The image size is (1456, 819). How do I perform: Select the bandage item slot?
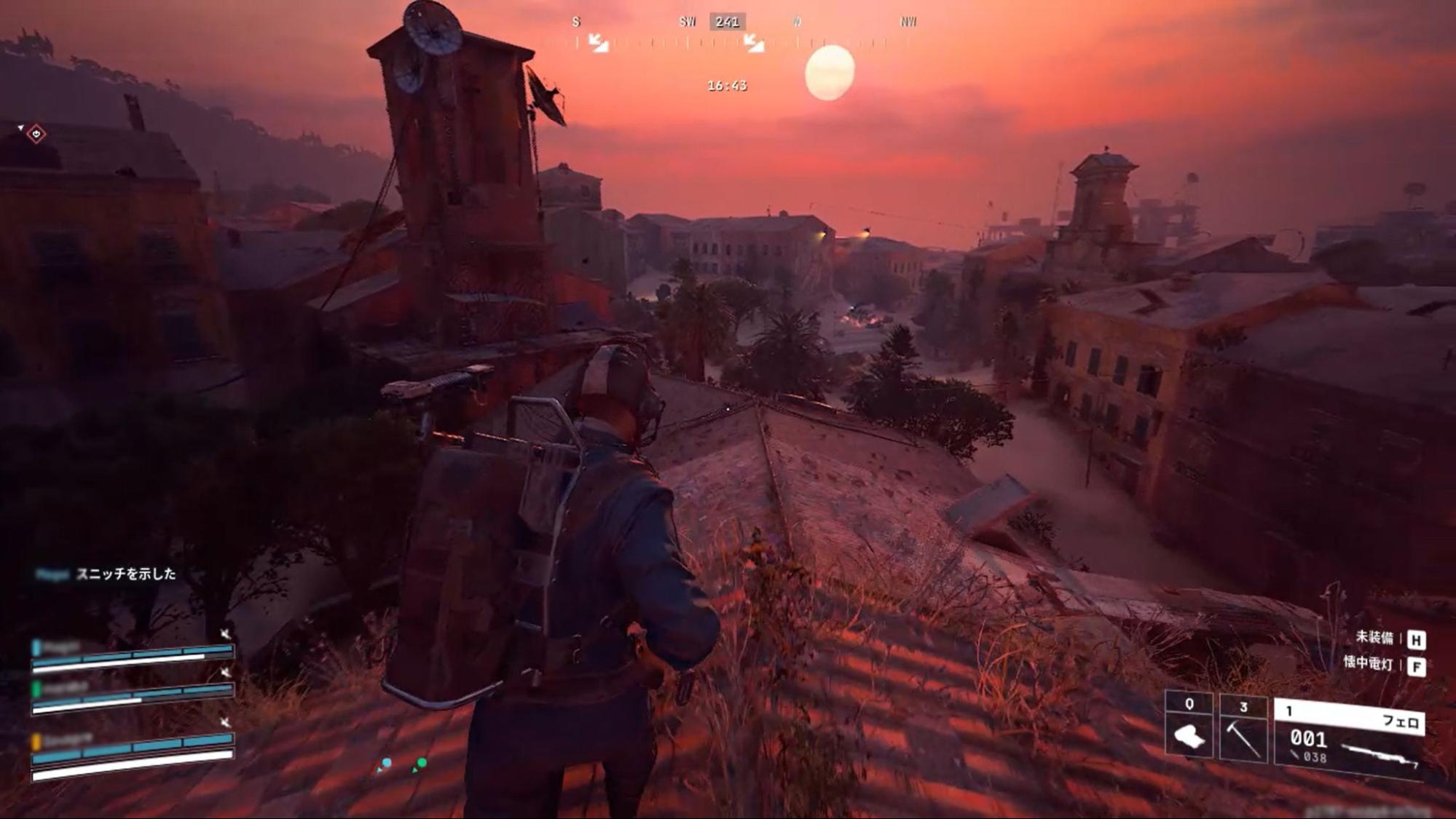[x=1189, y=731]
